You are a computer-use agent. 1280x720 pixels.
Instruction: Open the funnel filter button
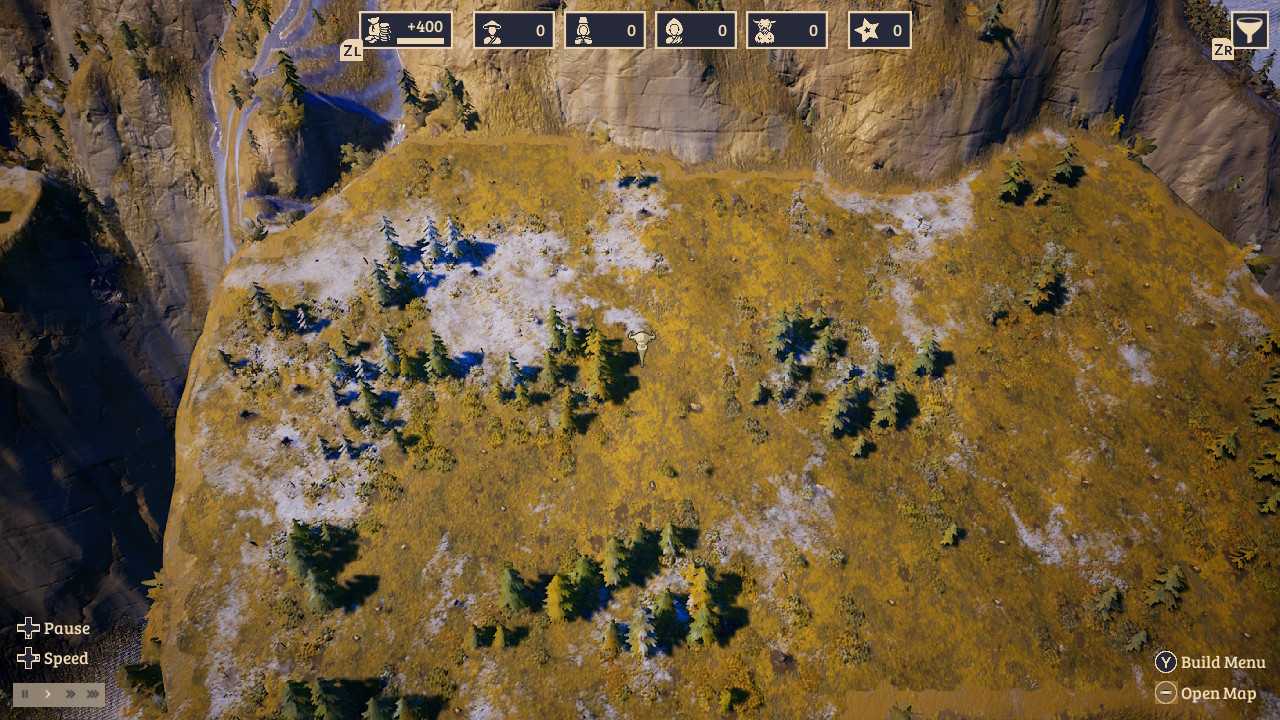(1248, 30)
